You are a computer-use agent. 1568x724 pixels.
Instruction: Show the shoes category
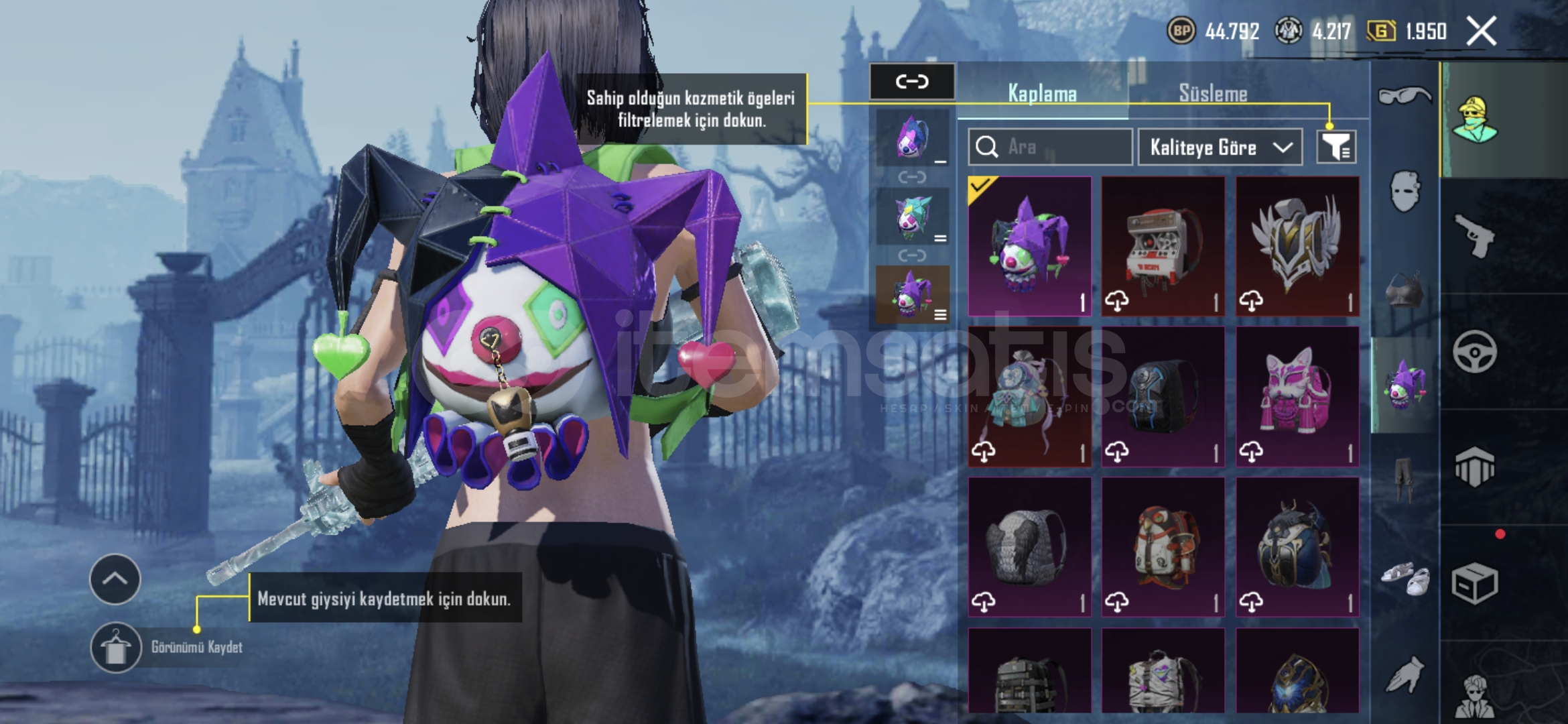pyautogui.click(x=1404, y=578)
